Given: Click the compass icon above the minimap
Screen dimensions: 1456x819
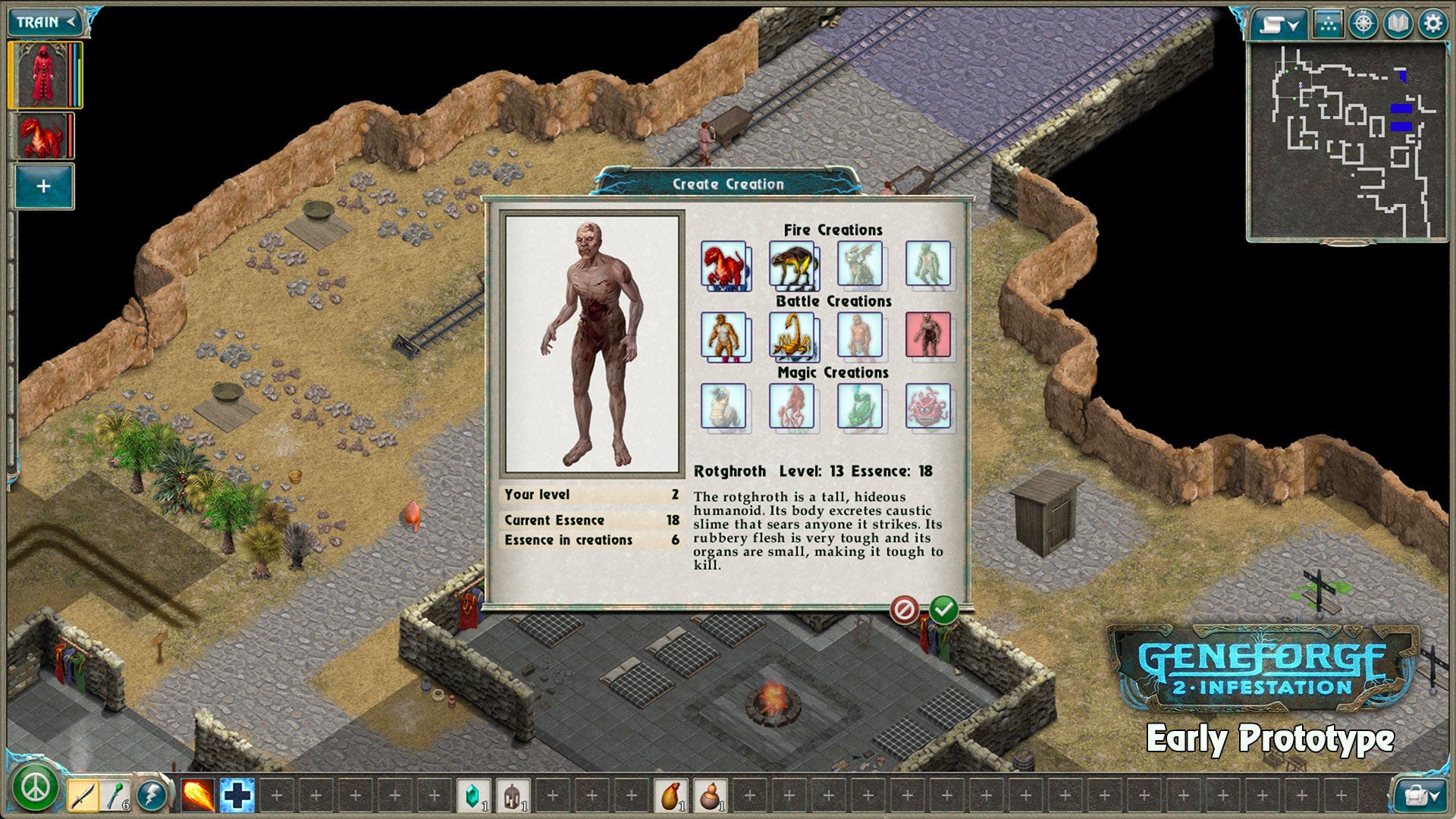Looking at the screenshot, I should coord(1363,23).
